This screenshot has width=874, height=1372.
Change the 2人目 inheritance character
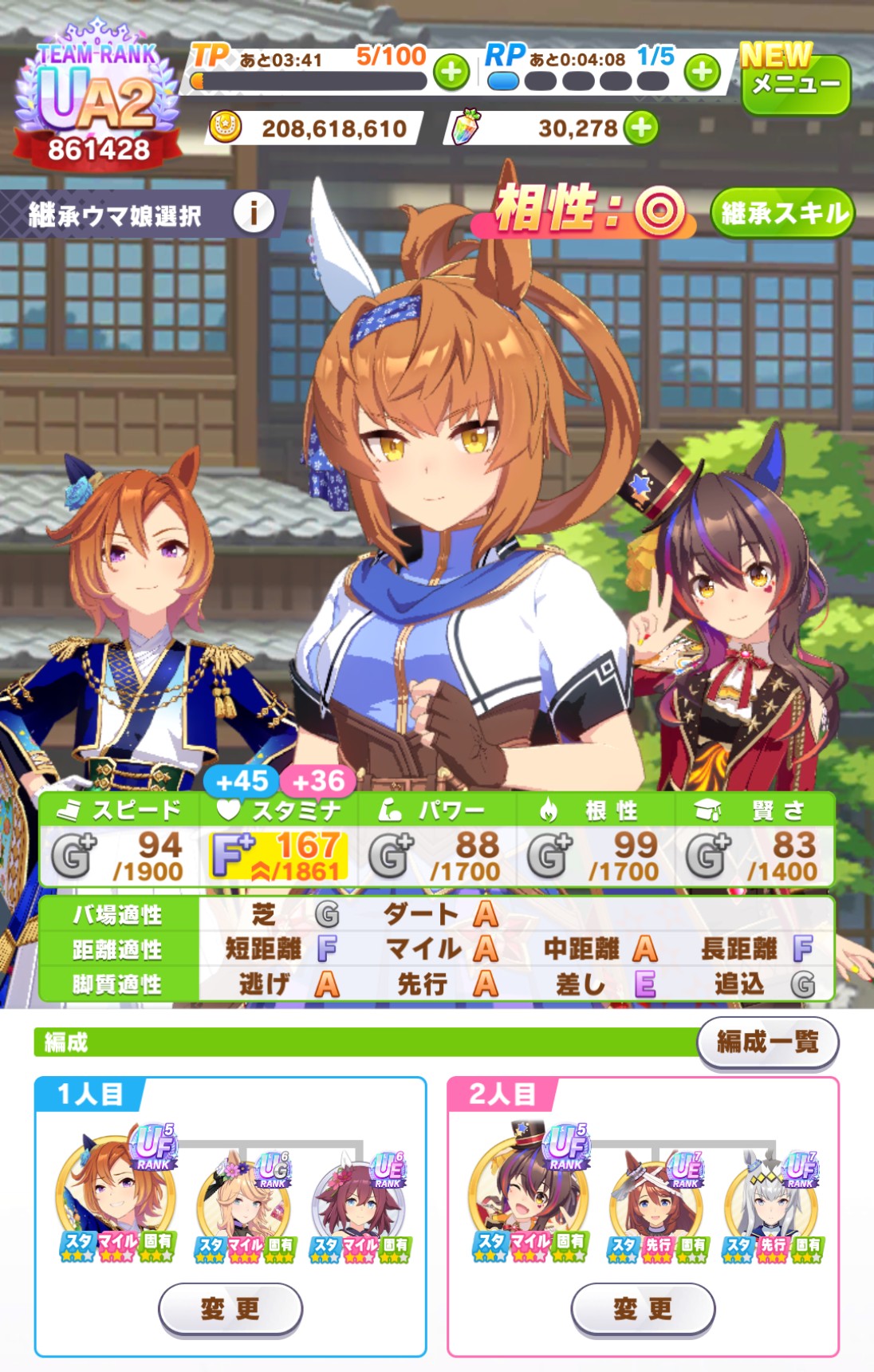click(x=643, y=1308)
